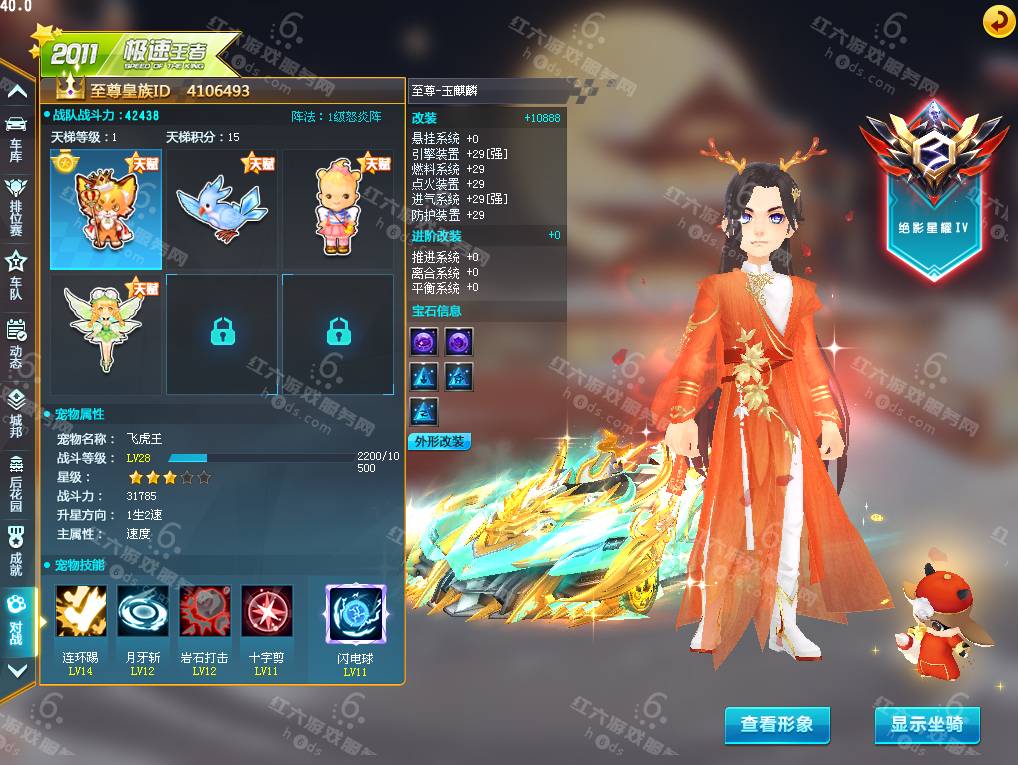
Task: Select the 飞虎王 tiger pet slot
Action: [x=106, y=210]
